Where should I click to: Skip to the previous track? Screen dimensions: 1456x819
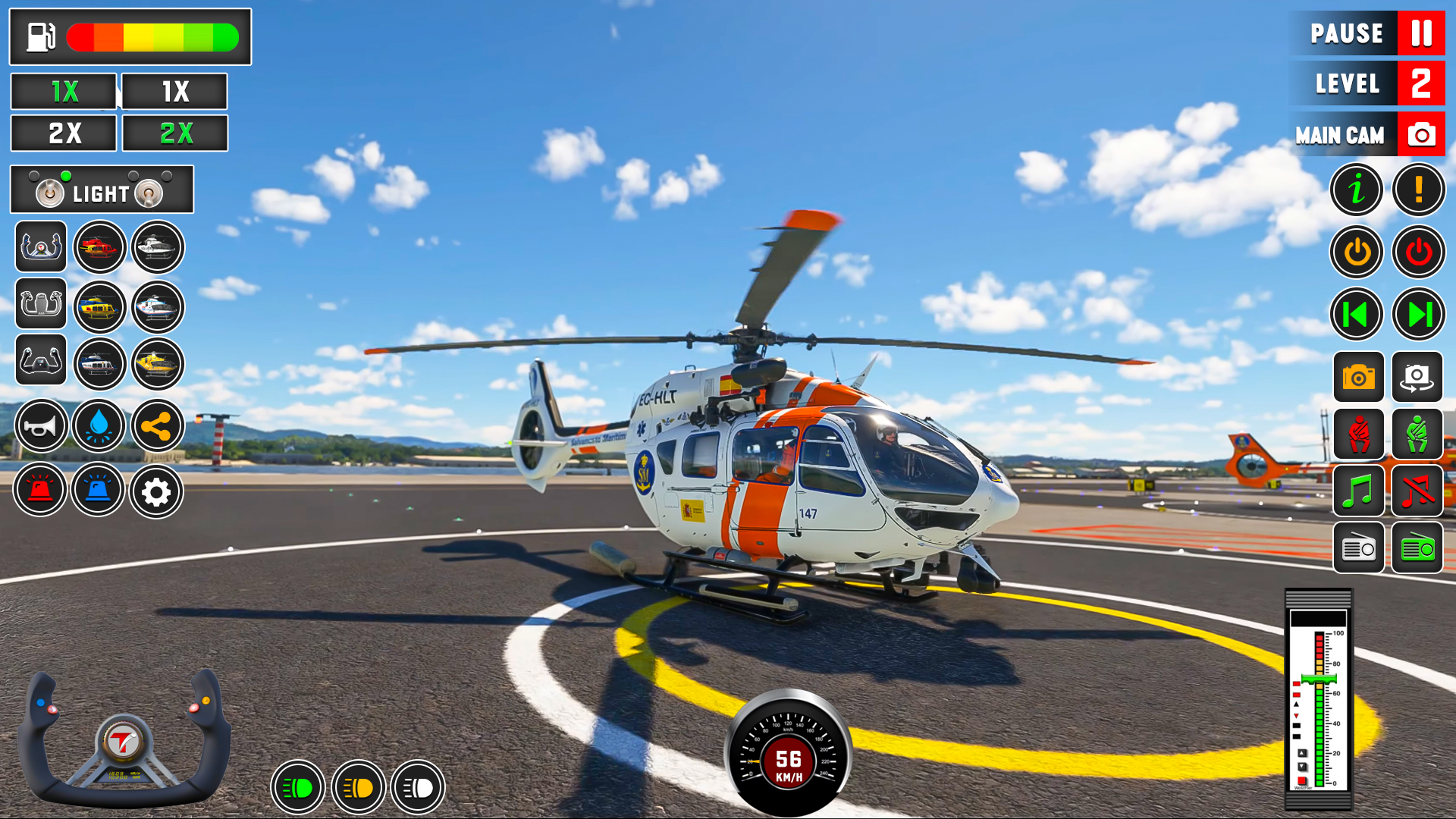tap(1357, 314)
